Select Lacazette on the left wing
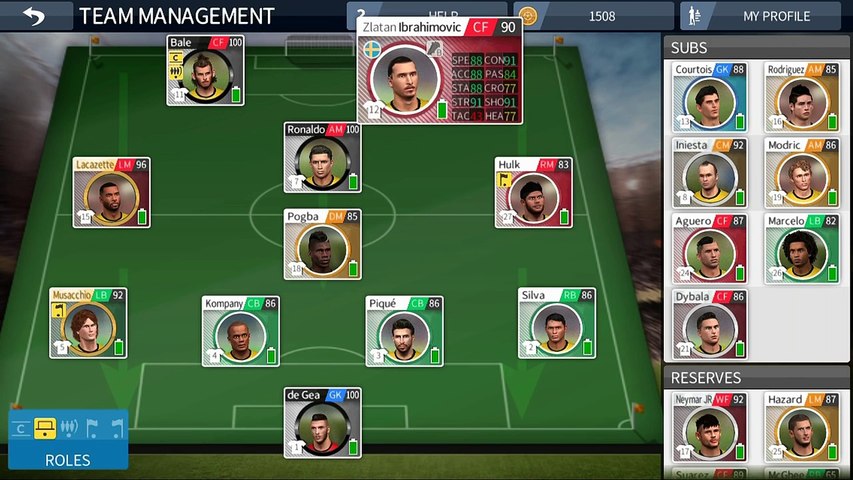This screenshot has height=480, width=853. click(111, 192)
